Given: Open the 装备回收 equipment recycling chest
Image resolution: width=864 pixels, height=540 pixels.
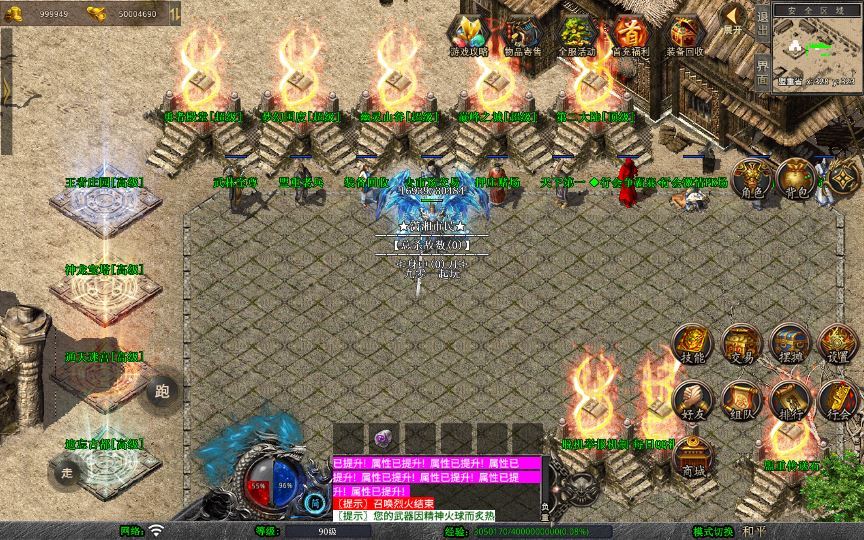Looking at the screenshot, I should [x=685, y=35].
